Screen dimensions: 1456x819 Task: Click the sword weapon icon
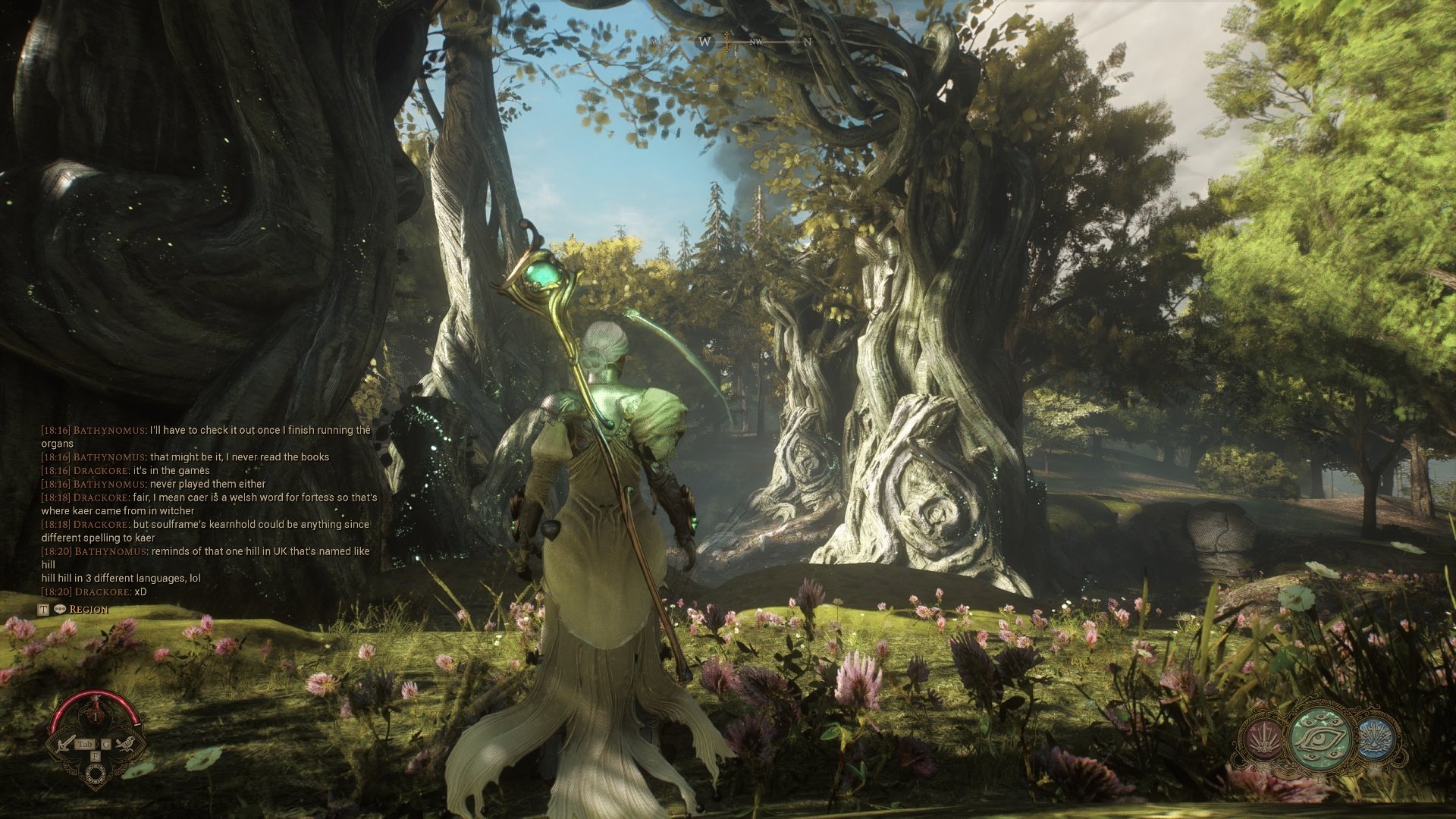pos(67,742)
